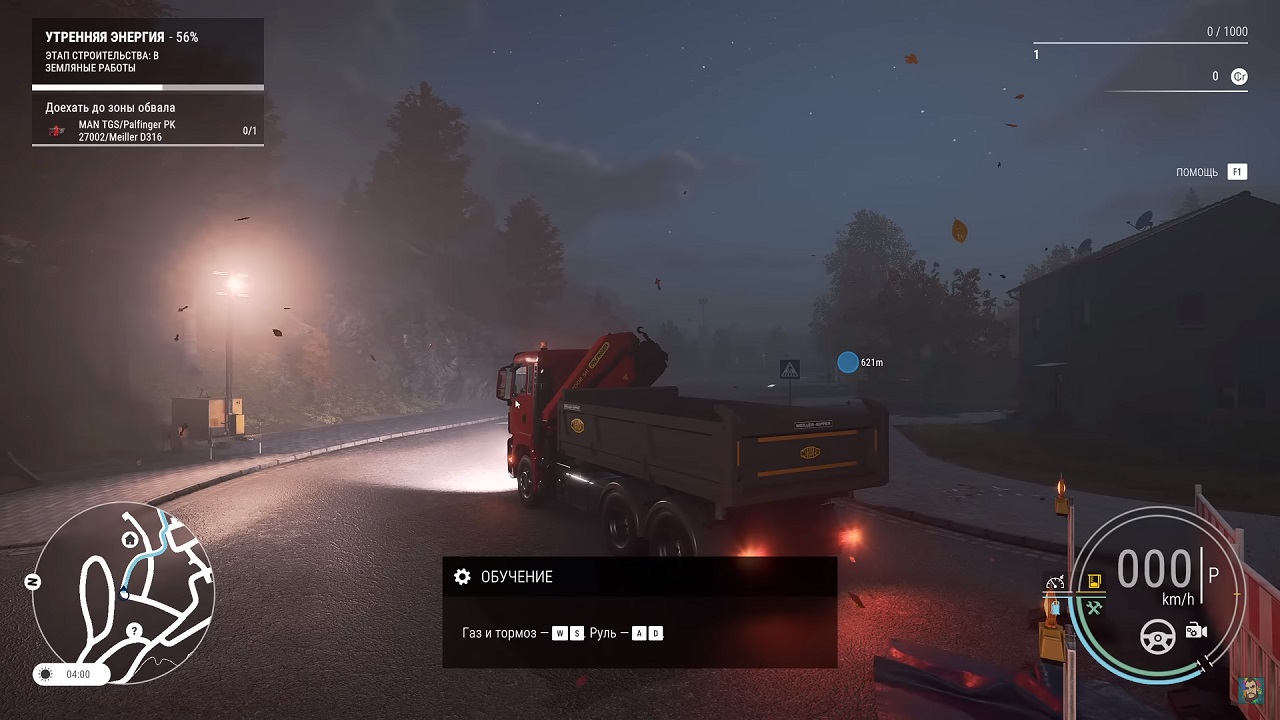
Task: Click the question mark marker on minimap
Action: click(x=134, y=631)
